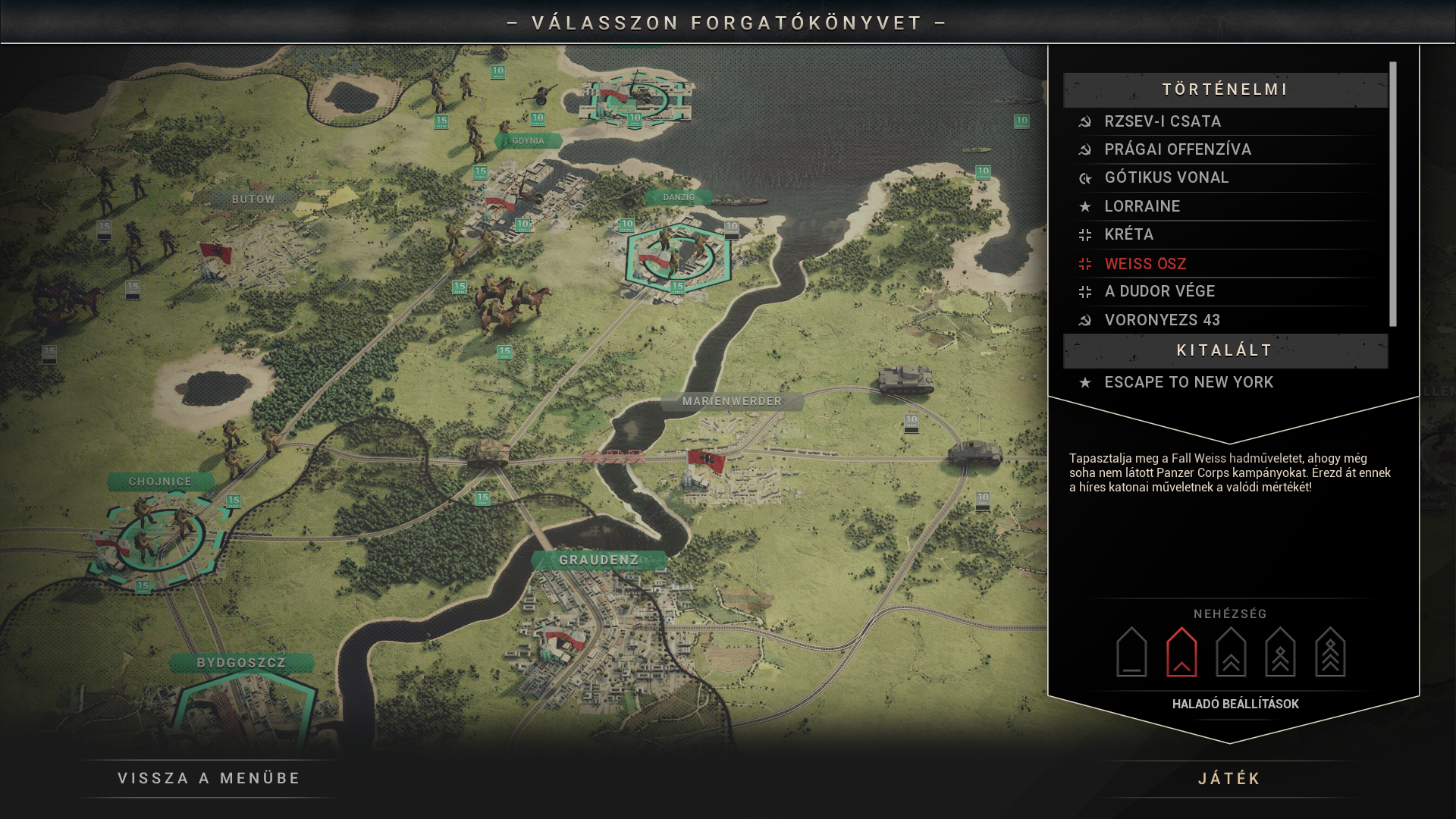Pick the Gótikus Vonal scenario

1166,177
